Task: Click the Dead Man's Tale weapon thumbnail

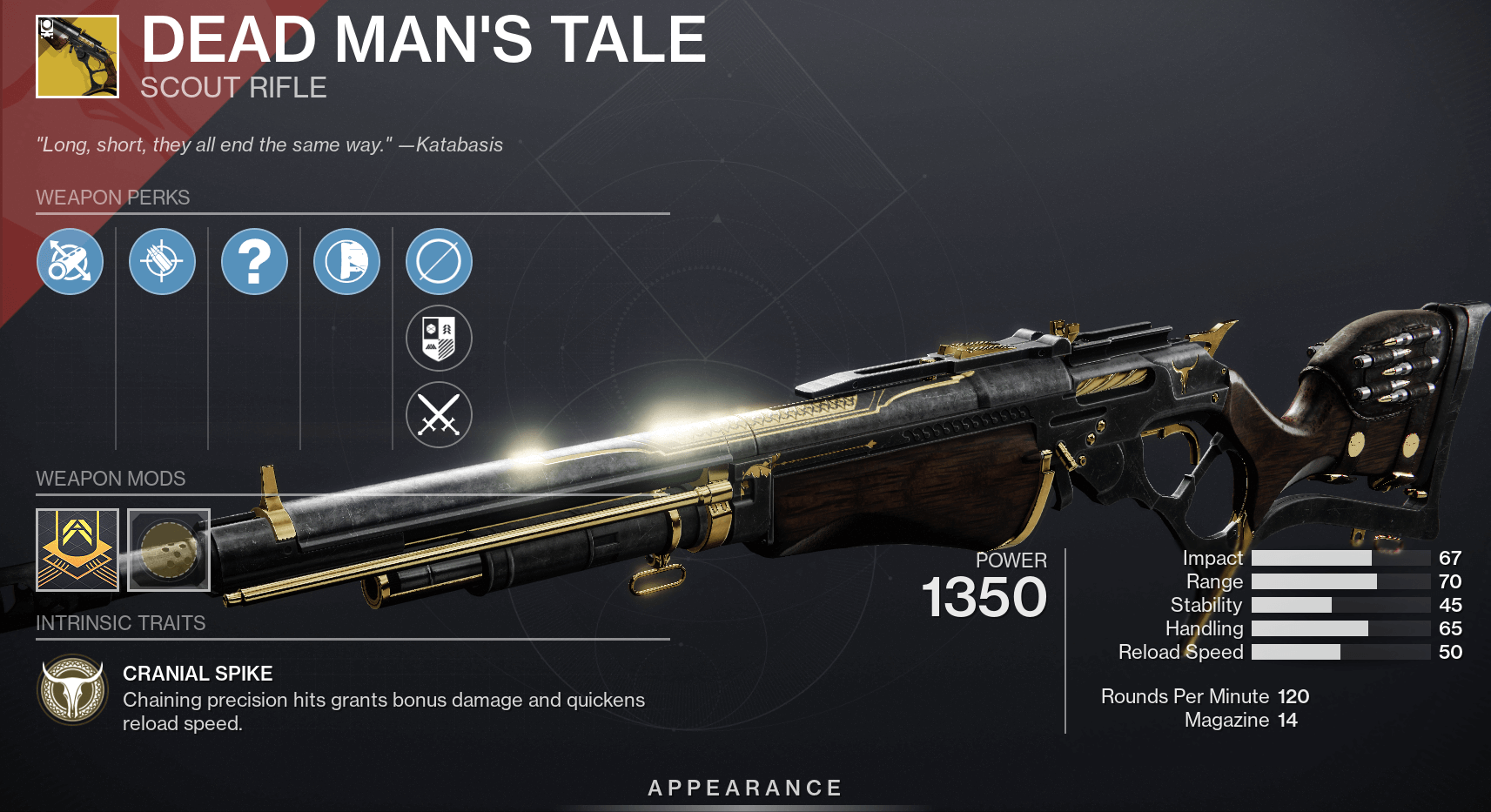Action: click(77, 57)
